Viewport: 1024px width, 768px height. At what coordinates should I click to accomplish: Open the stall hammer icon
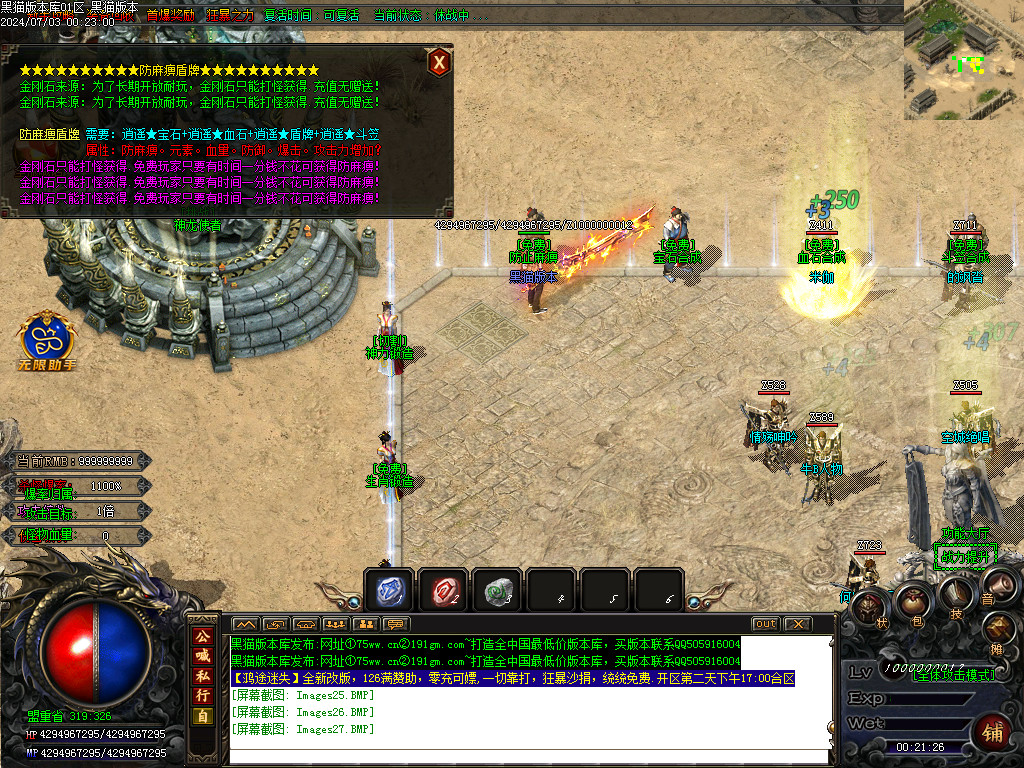tap(999, 628)
